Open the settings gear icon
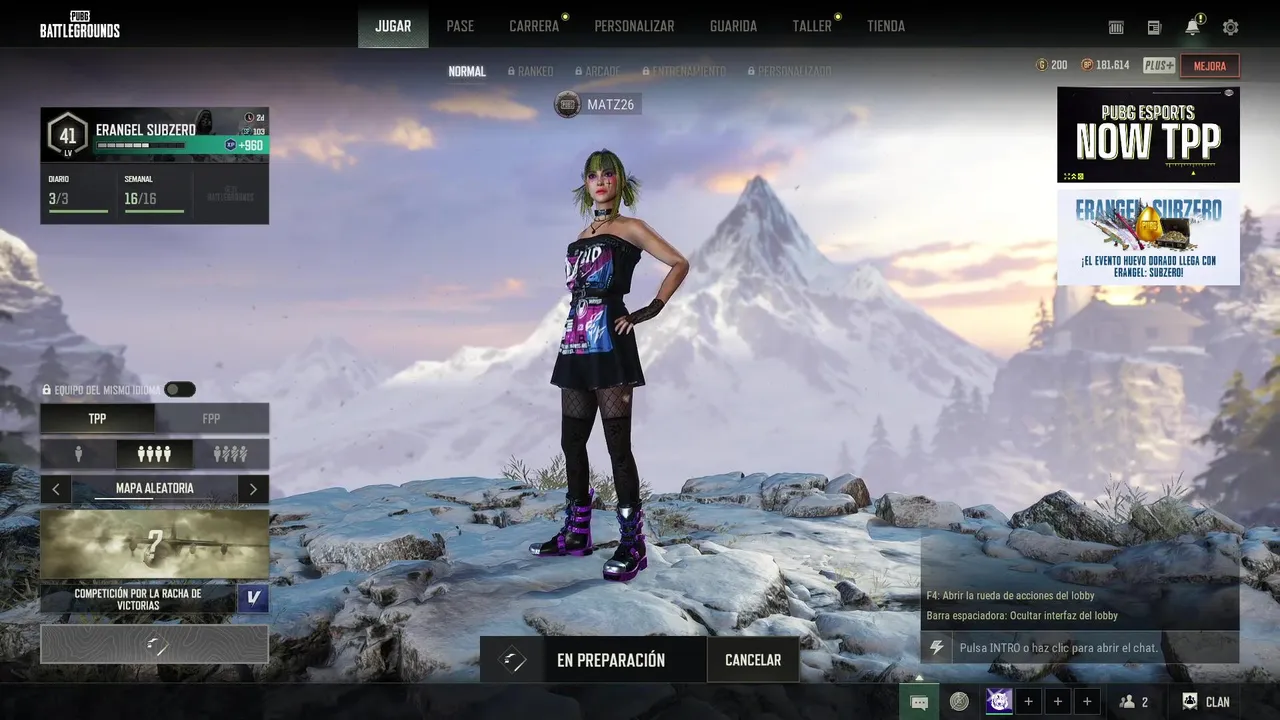Image resolution: width=1280 pixels, height=720 pixels. tap(1230, 27)
